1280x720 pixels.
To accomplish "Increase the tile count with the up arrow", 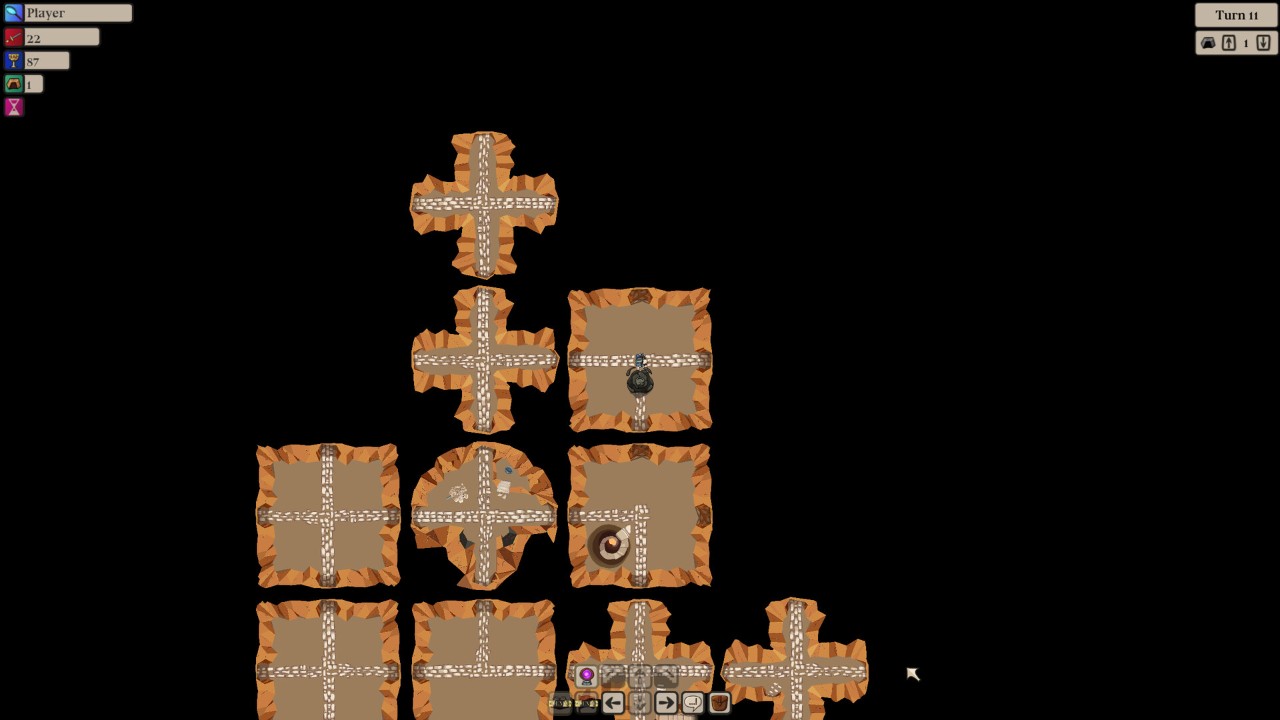I will (1229, 43).
